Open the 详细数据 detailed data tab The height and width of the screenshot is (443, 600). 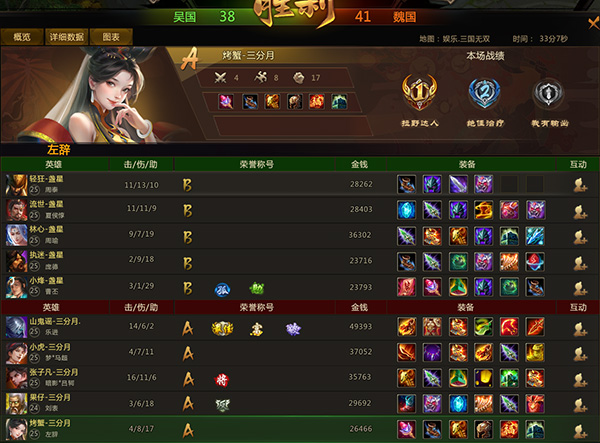pyautogui.click(x=65, y=37)
